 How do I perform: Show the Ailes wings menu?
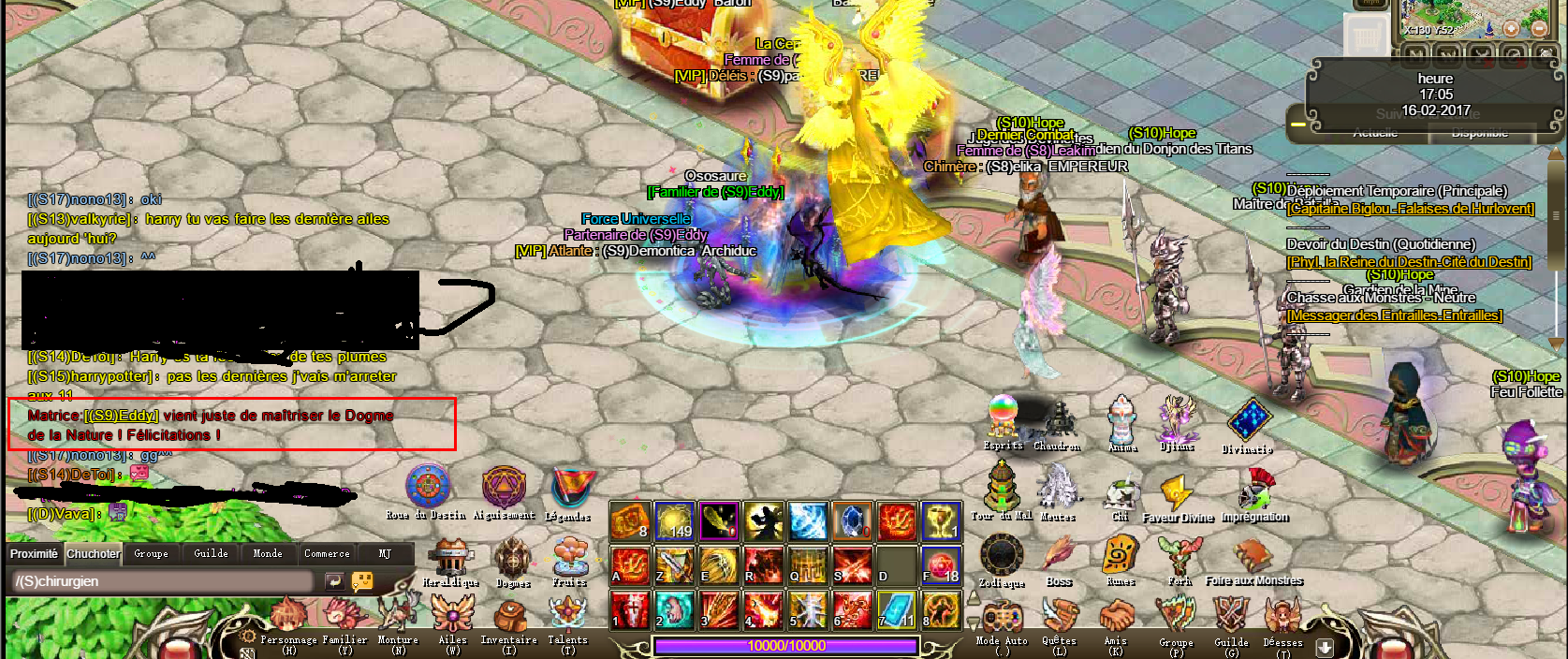pyautogui.click(x=453, y=618)
